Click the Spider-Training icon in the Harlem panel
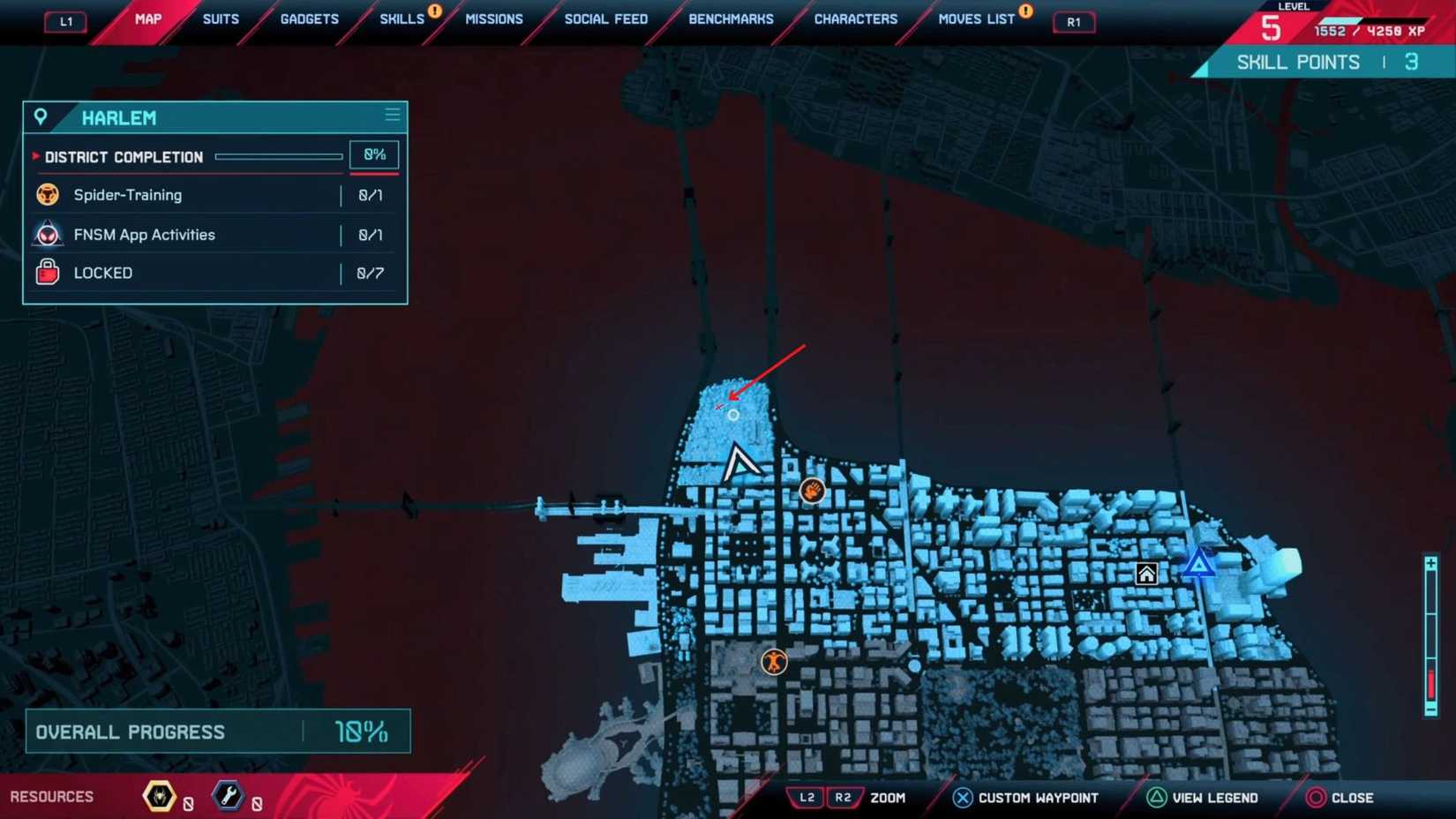The height and width of the screenshot is (819, 1456). [x=49, y=195]
